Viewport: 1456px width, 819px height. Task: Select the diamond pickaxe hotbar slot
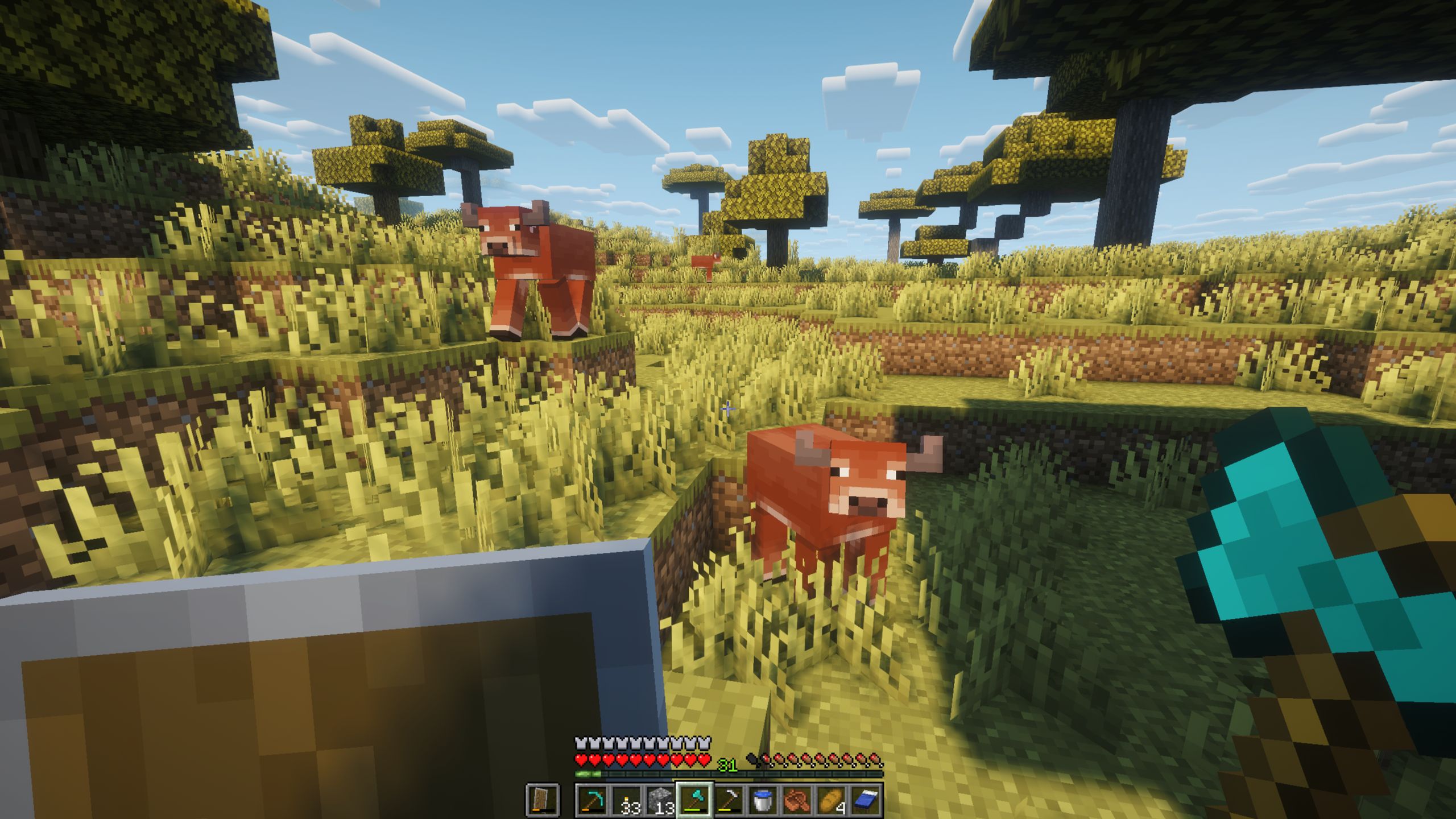click(x=592, y=800)
